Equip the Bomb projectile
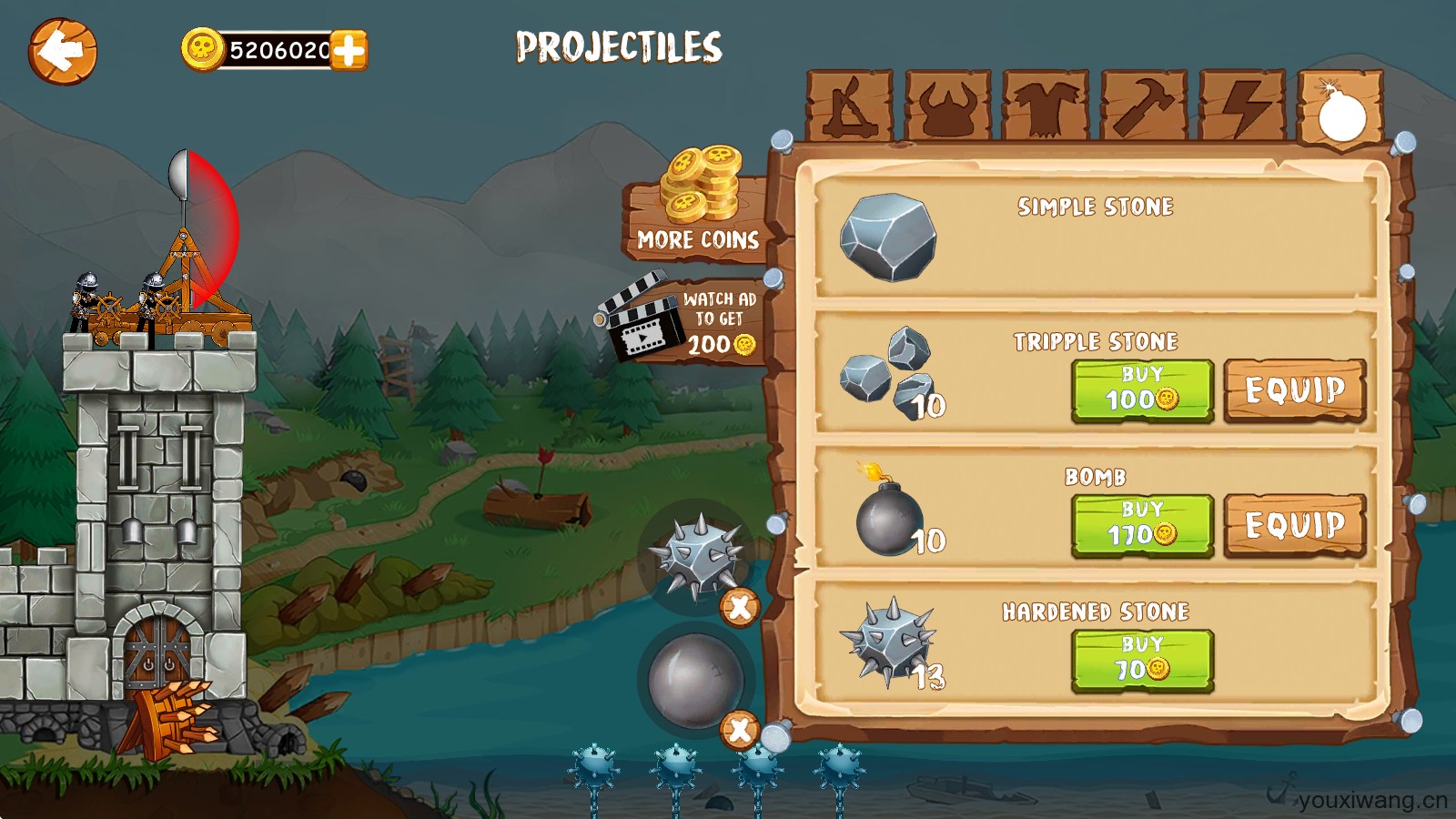This screenshot has width=1456, height=819. pos(1295,525)
